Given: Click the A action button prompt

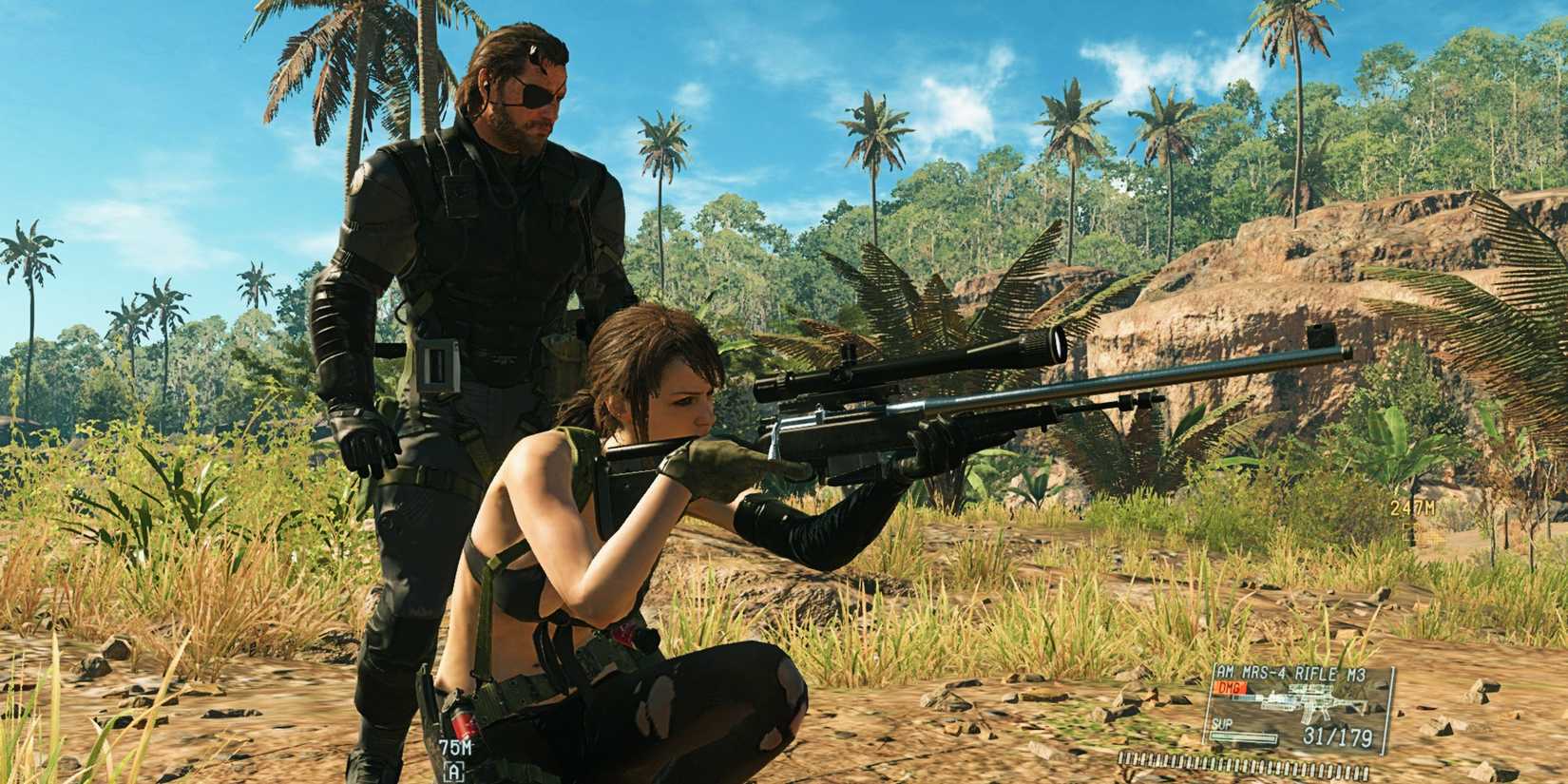Looking at the screenshot, I should click(x=454, y=772).
